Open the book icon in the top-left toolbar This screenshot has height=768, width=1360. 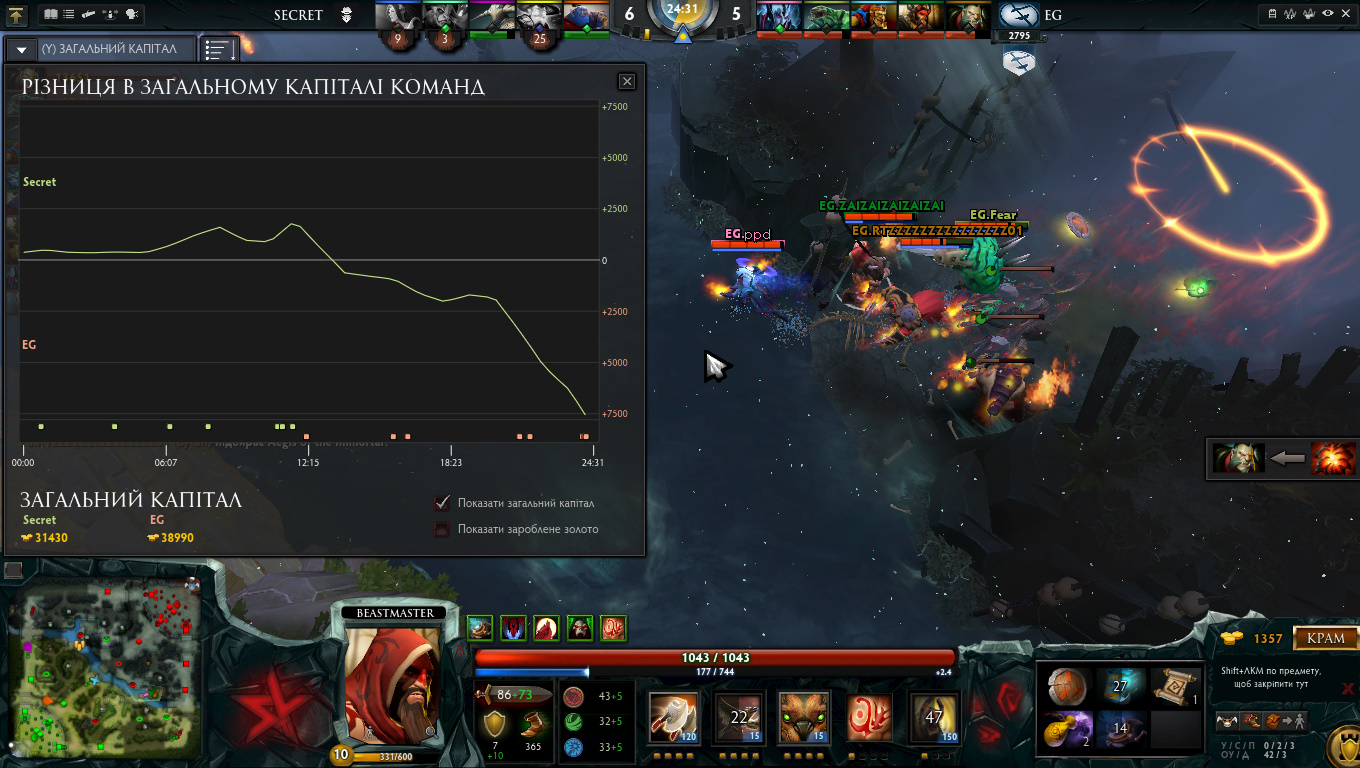pos(51,14)
